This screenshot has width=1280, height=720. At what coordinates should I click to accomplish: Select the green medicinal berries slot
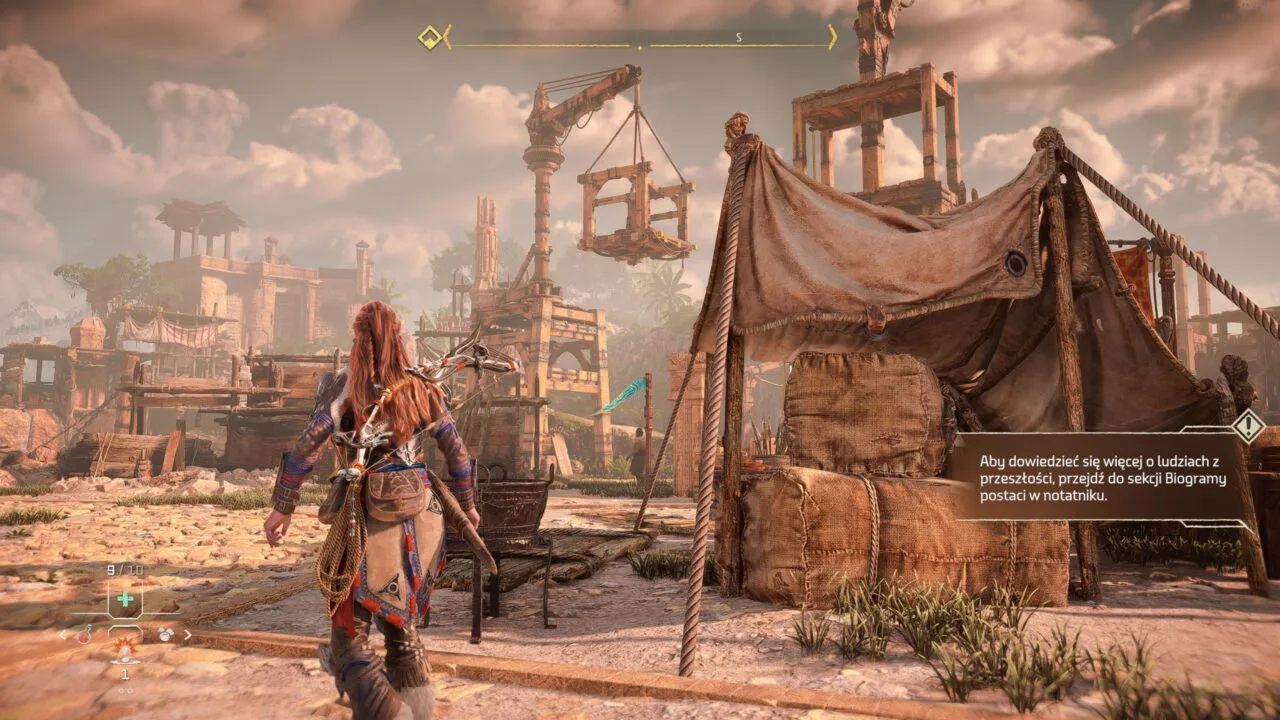click(125, 600)
